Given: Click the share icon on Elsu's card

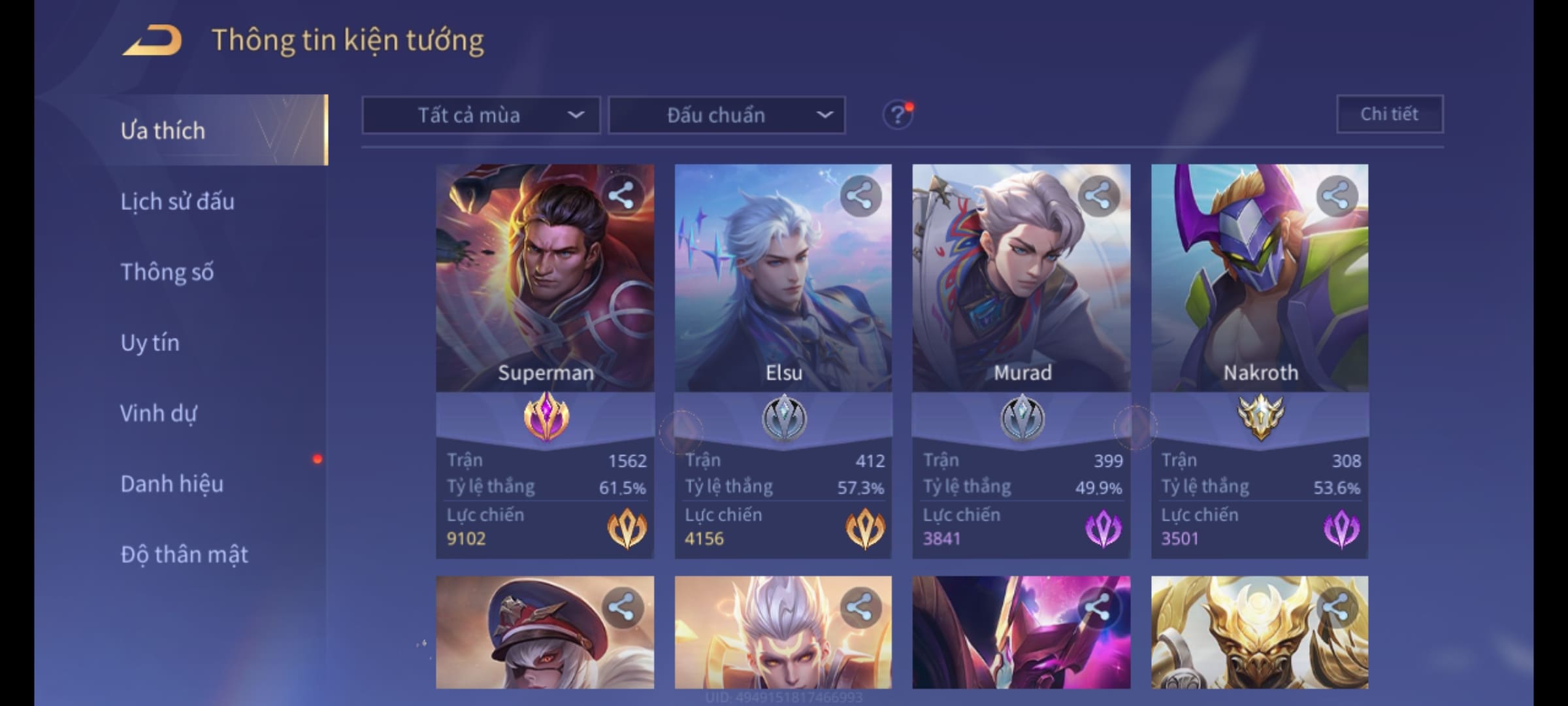Looking at the screenshot, I should pyautogui.click(x=860, y=195).
